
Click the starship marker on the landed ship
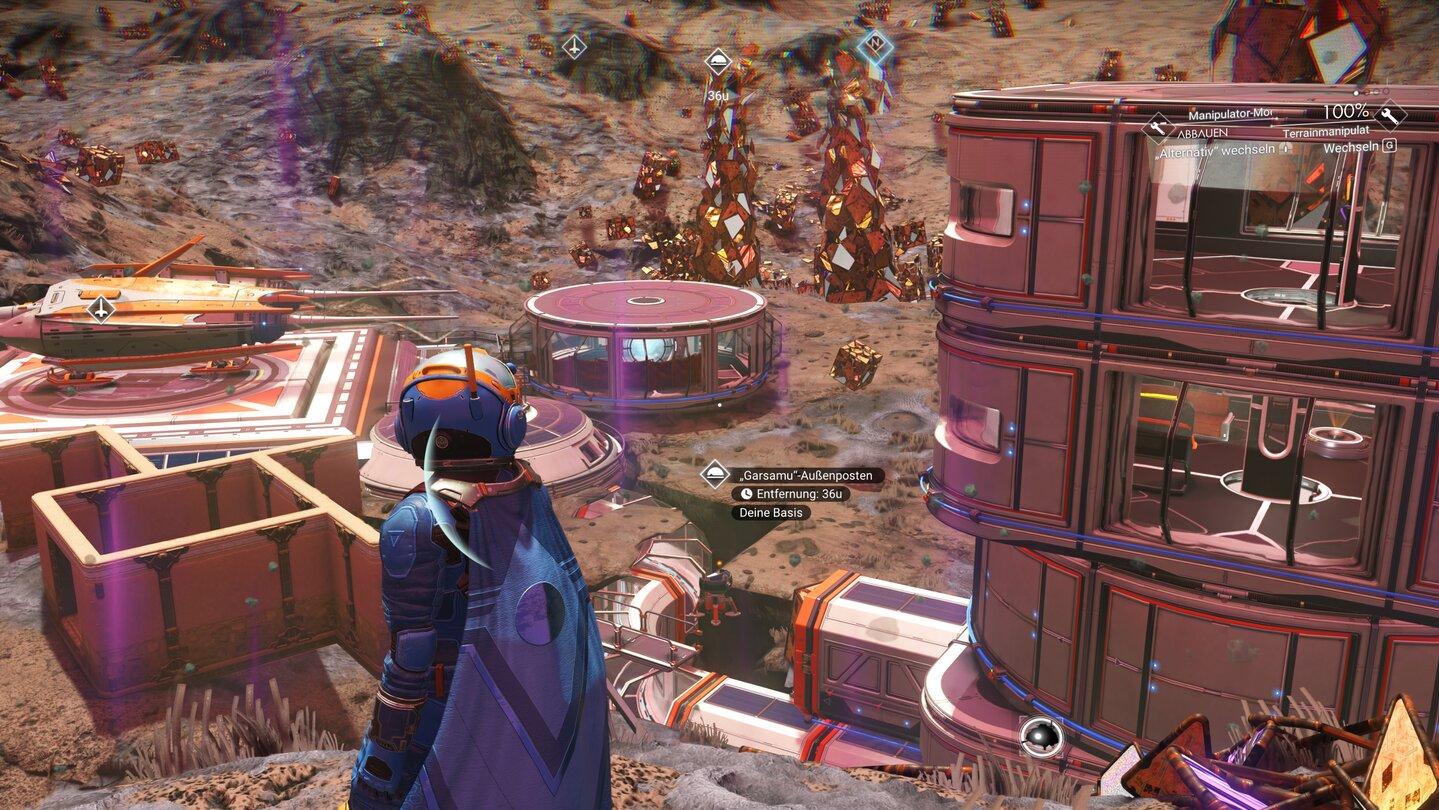[x=100, y=309]
